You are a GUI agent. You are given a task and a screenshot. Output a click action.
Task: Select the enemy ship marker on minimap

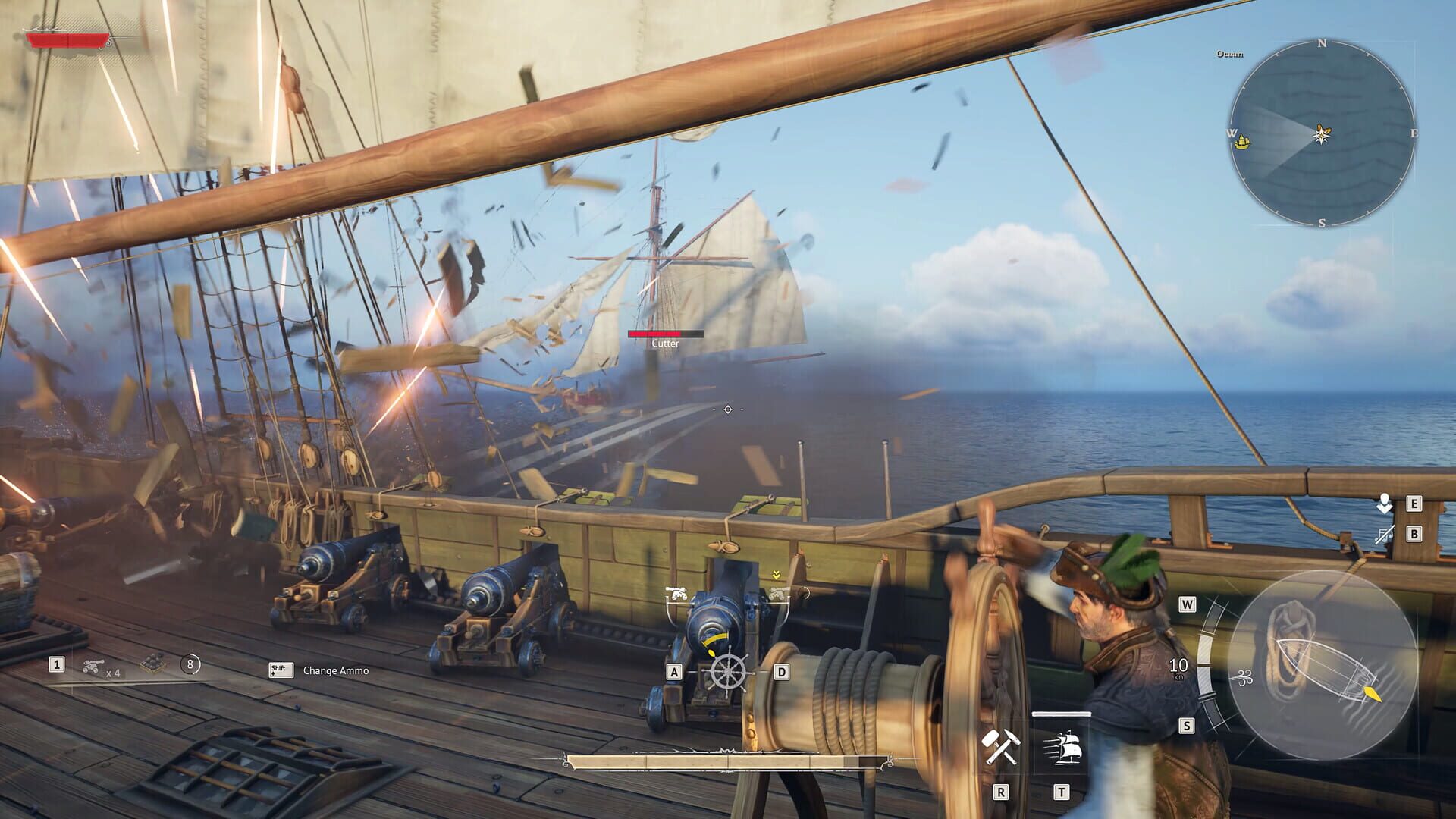click(1242, 141)
